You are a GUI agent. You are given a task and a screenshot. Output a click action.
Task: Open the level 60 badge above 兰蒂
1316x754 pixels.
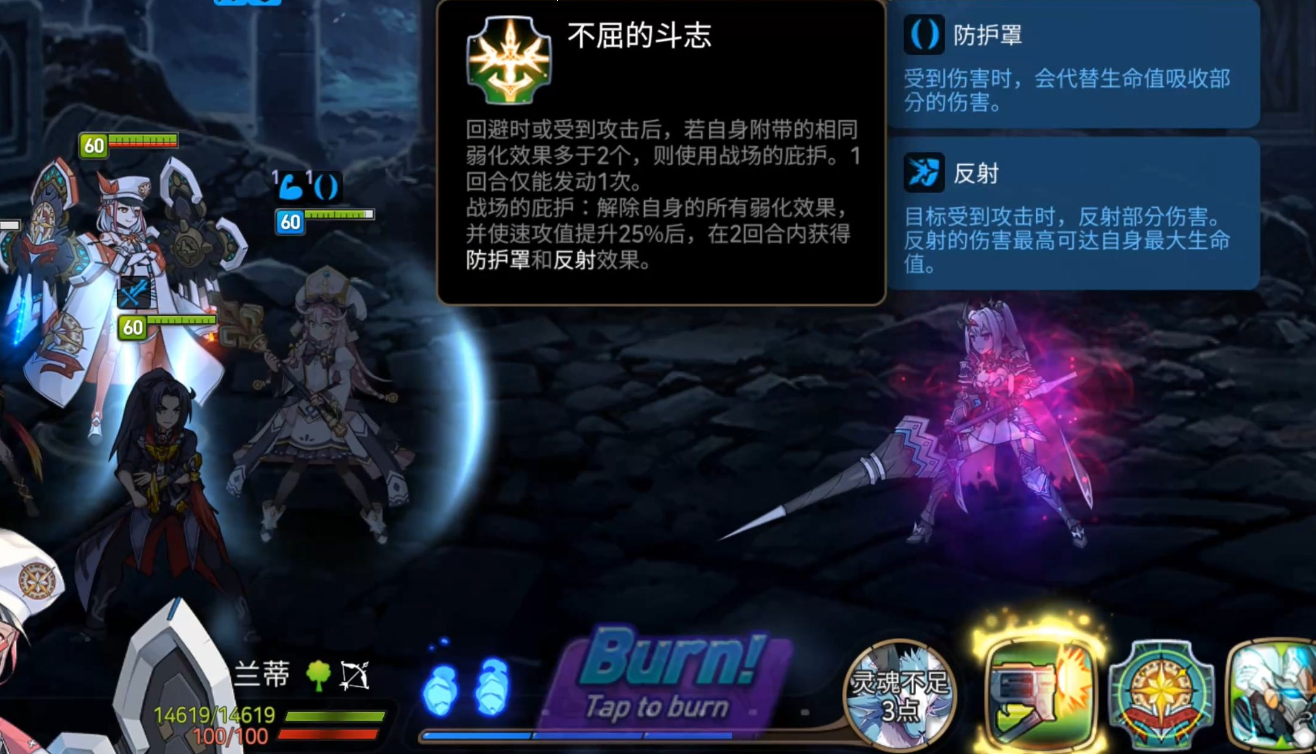click(131, 327)
